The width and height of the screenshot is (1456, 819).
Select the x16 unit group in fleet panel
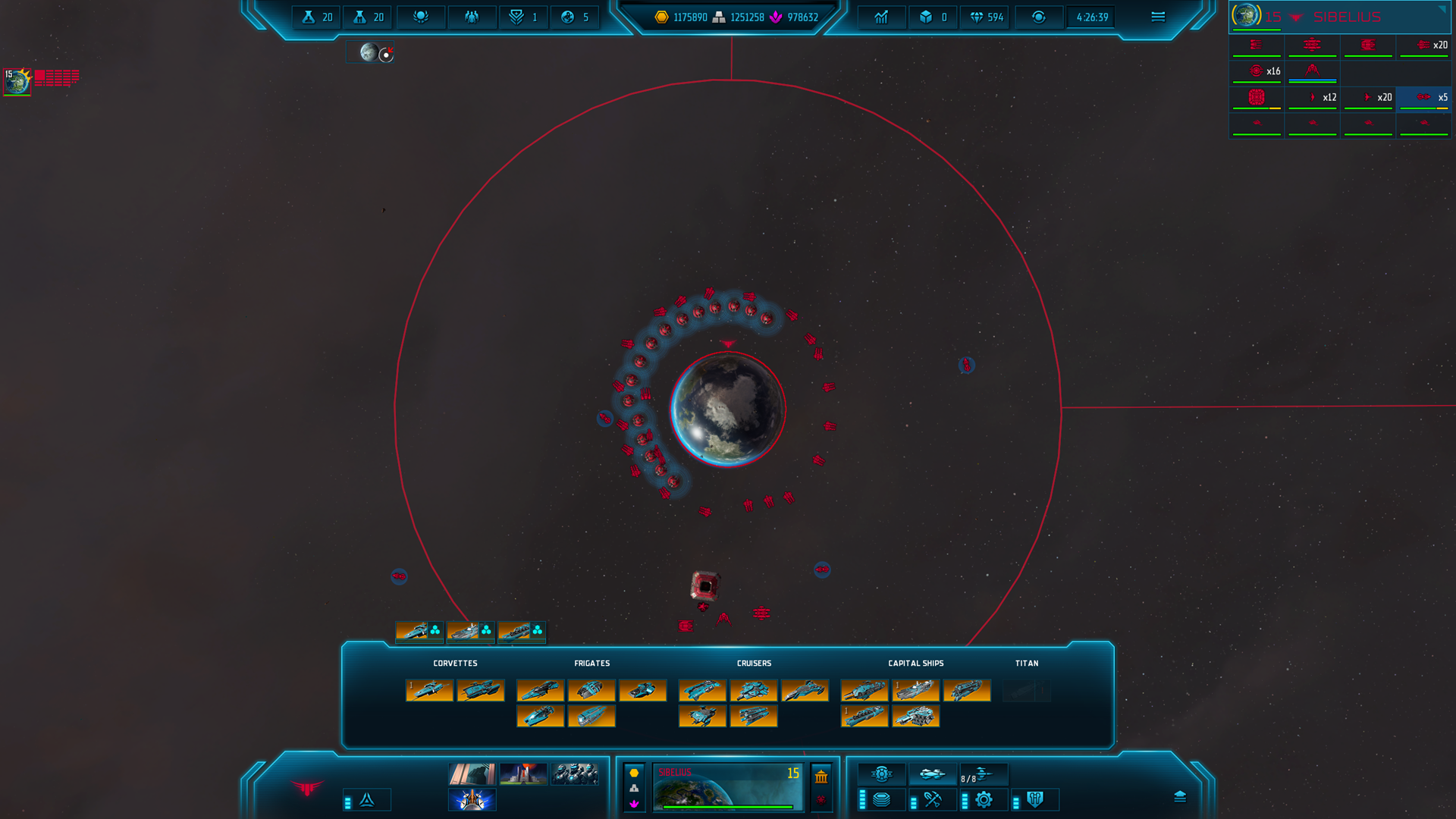(1257, 72)
